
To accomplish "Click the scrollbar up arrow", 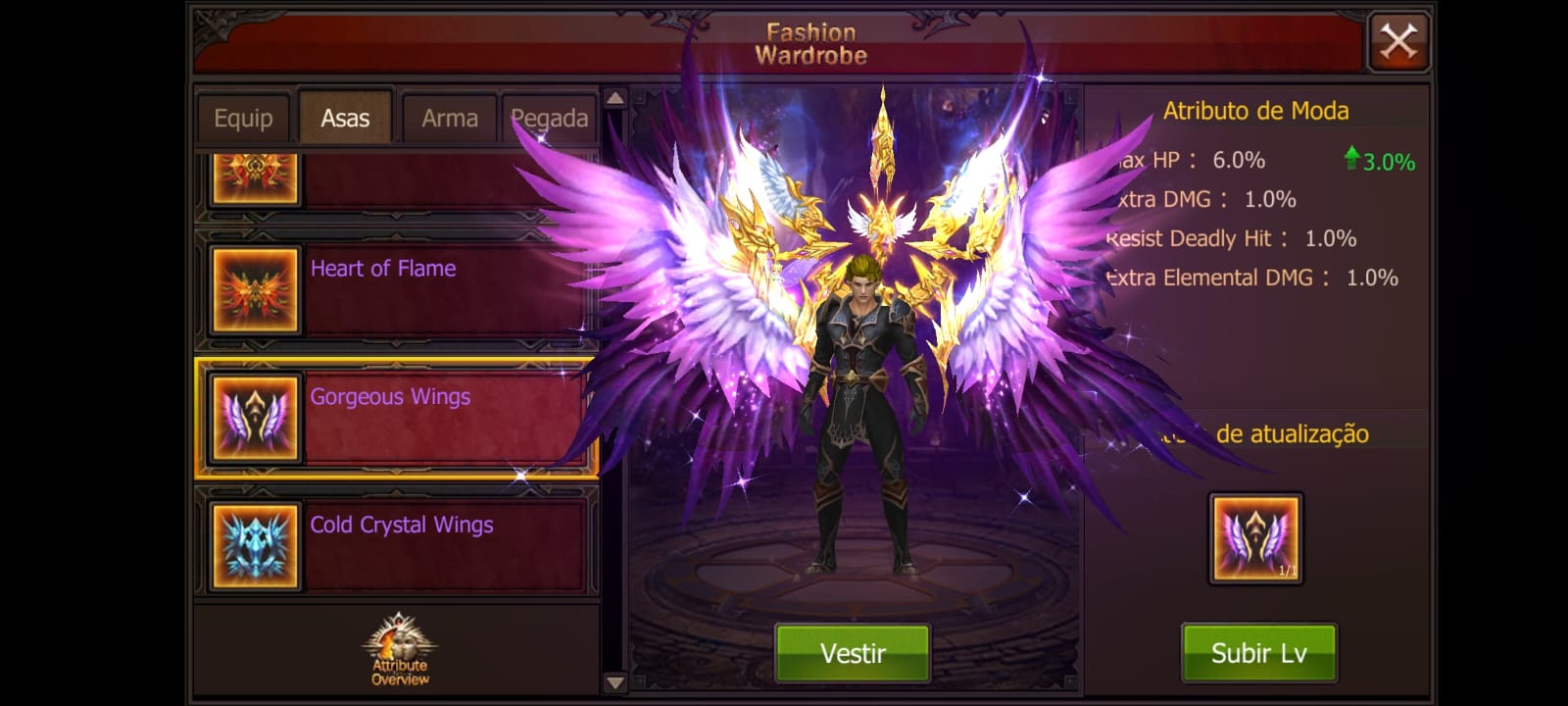I will 613,98.
